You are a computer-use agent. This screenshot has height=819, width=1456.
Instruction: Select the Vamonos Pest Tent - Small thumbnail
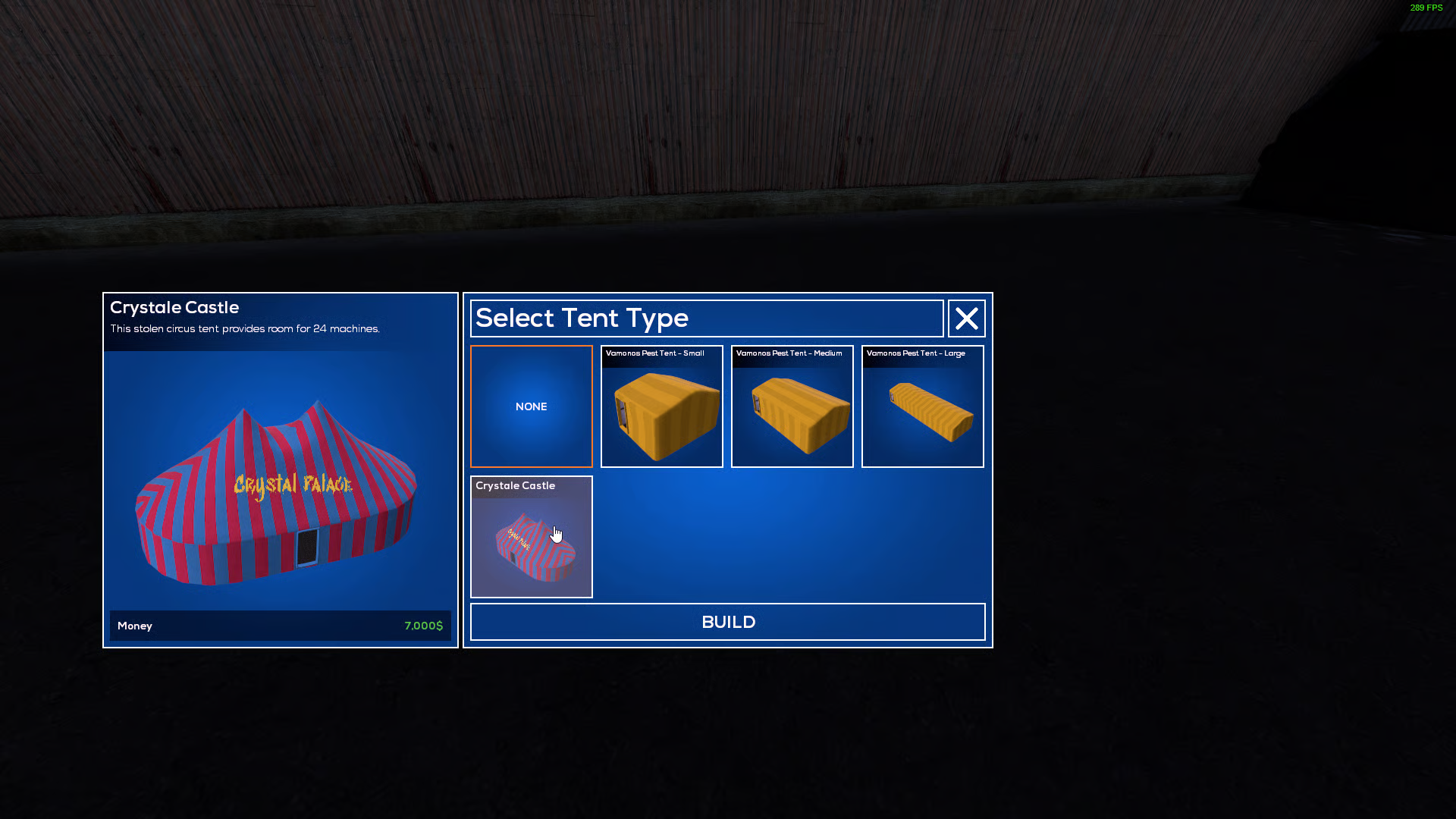coord(661,406)
